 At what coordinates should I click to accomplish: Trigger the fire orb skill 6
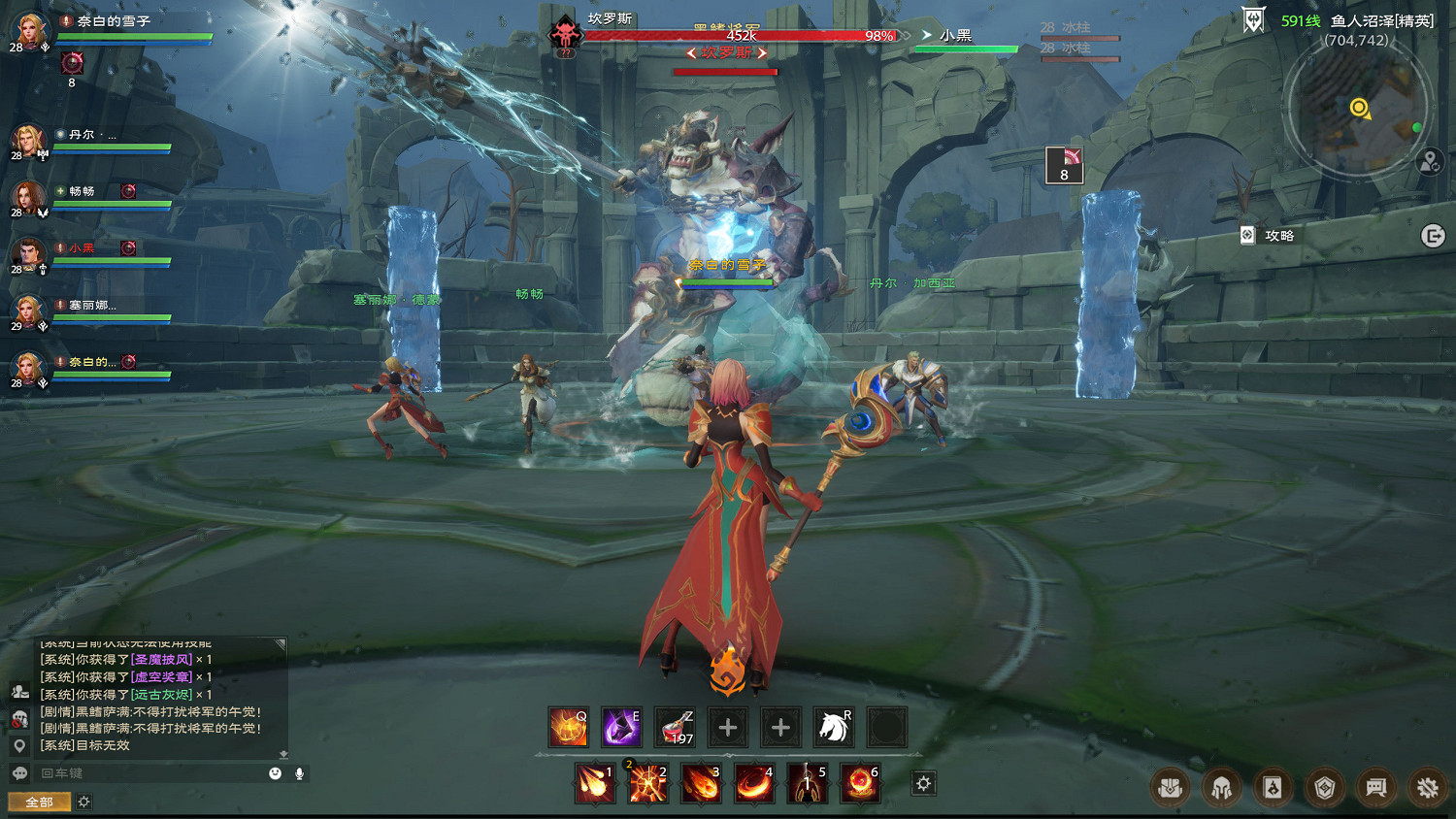coord(859,783)
